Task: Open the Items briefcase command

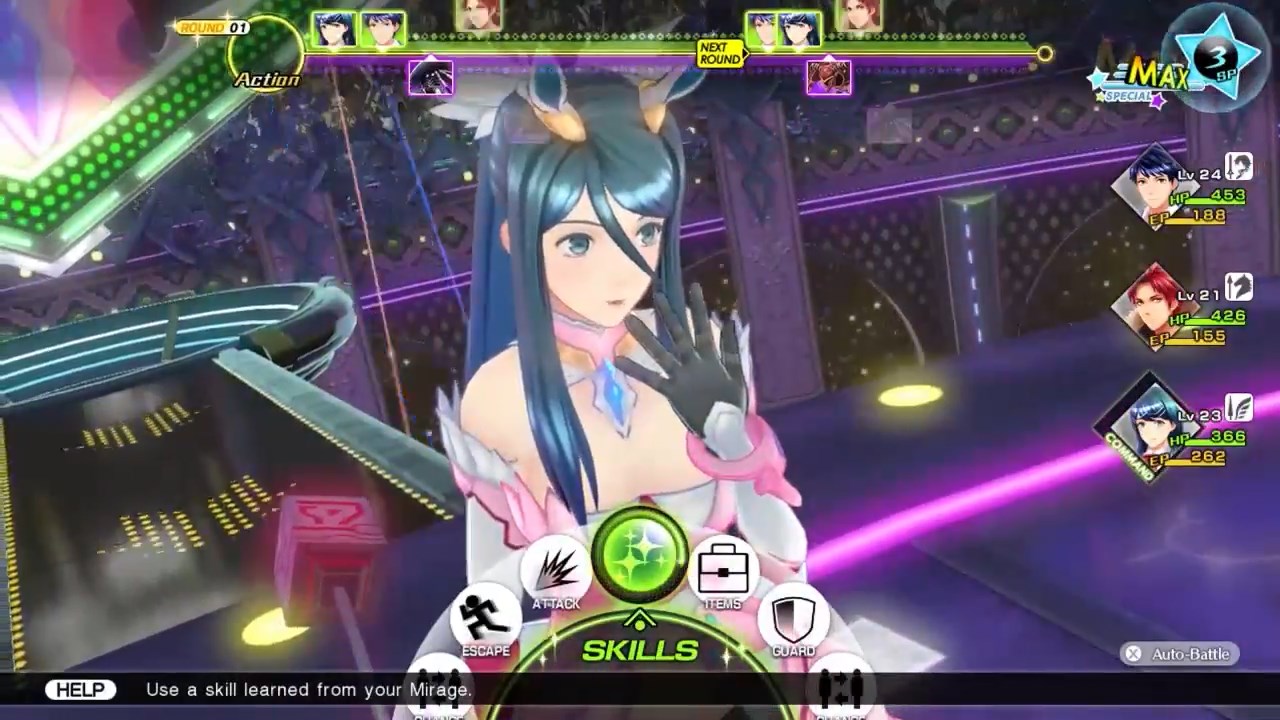Action: pos(723,571)
